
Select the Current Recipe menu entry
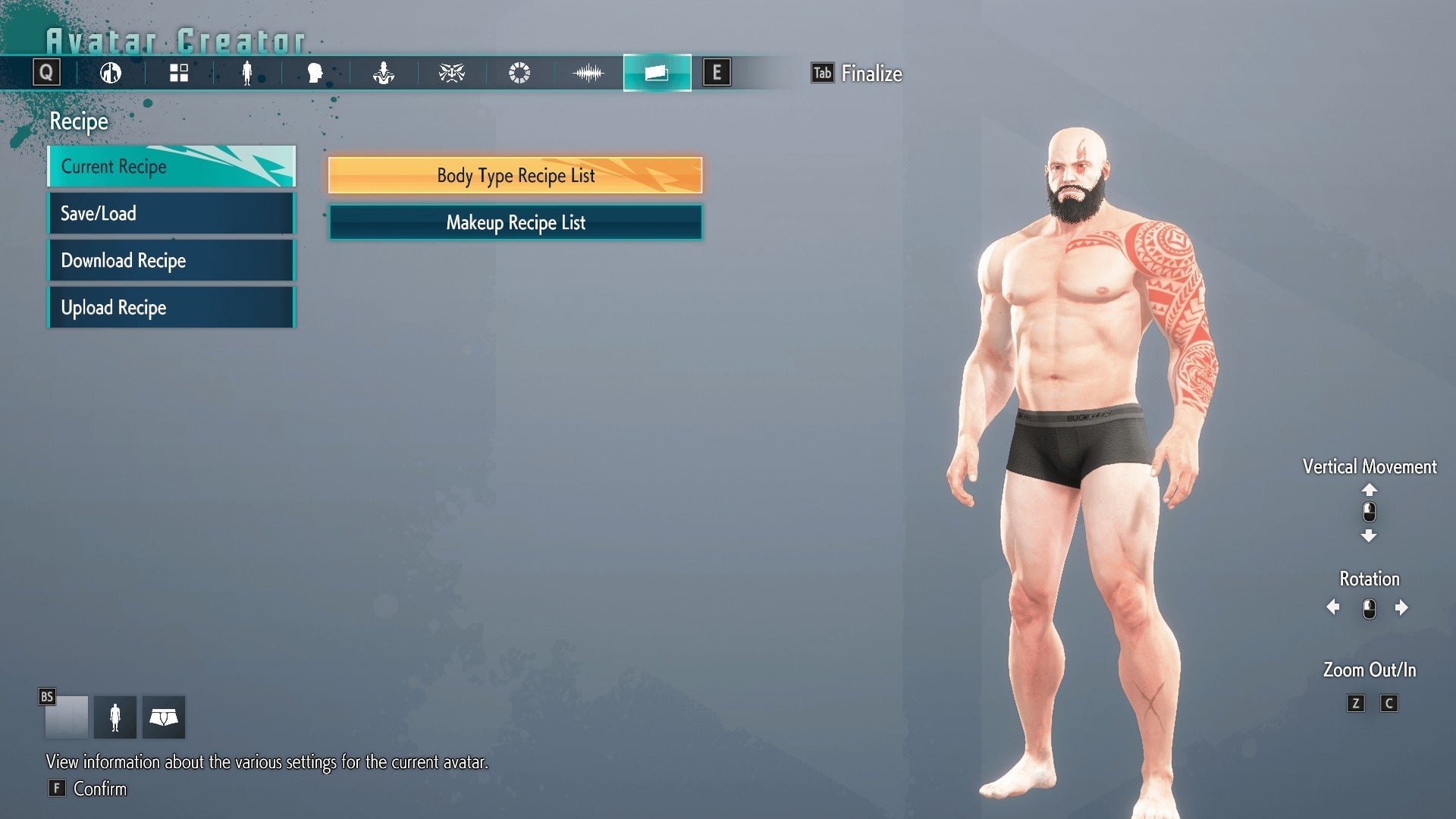click(x=171, y=166)
